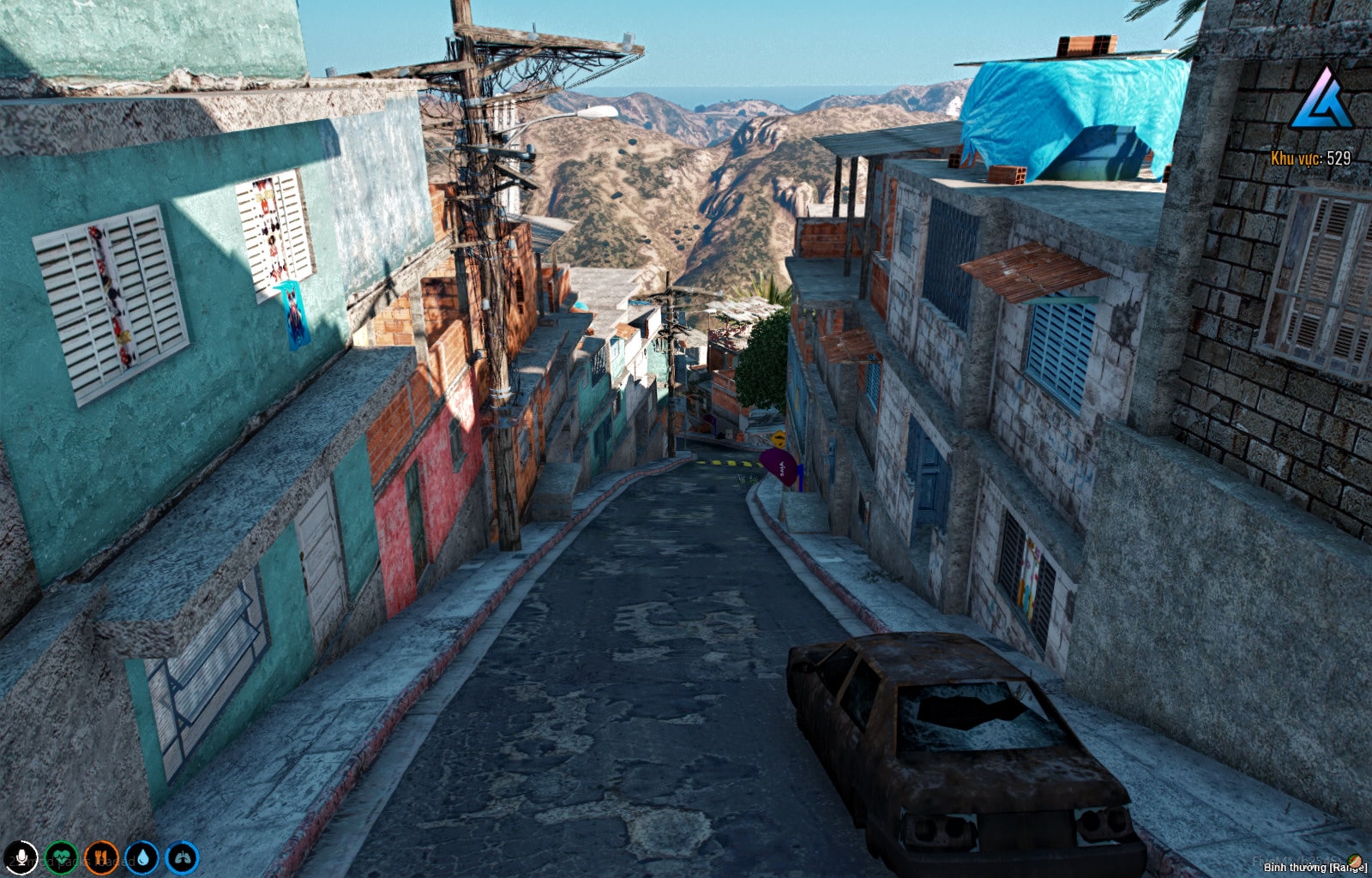Click the Khu vực: 529 zone indicator
Viewport: 1372px width, 878px height.
click(1309, 159)
